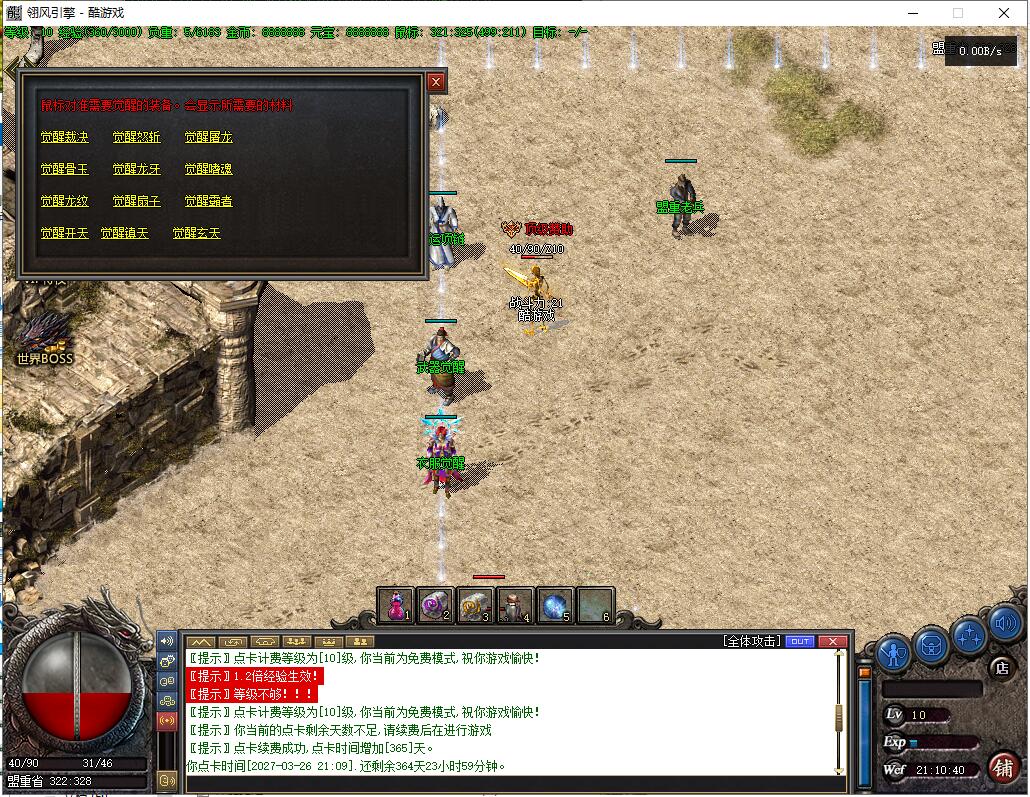Choose the 觉醒裁决 link
The image size is (1030, 797).
[64, 137]
